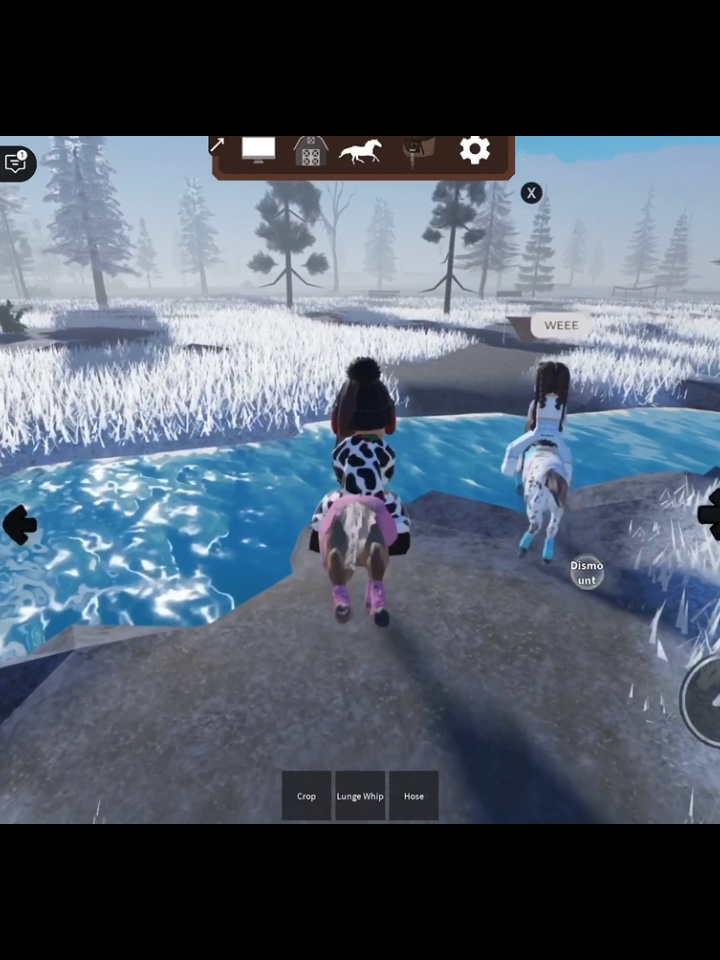Open the Roblox chat bubble
Screen dimensions: 720x960
(x=16, y=163)
